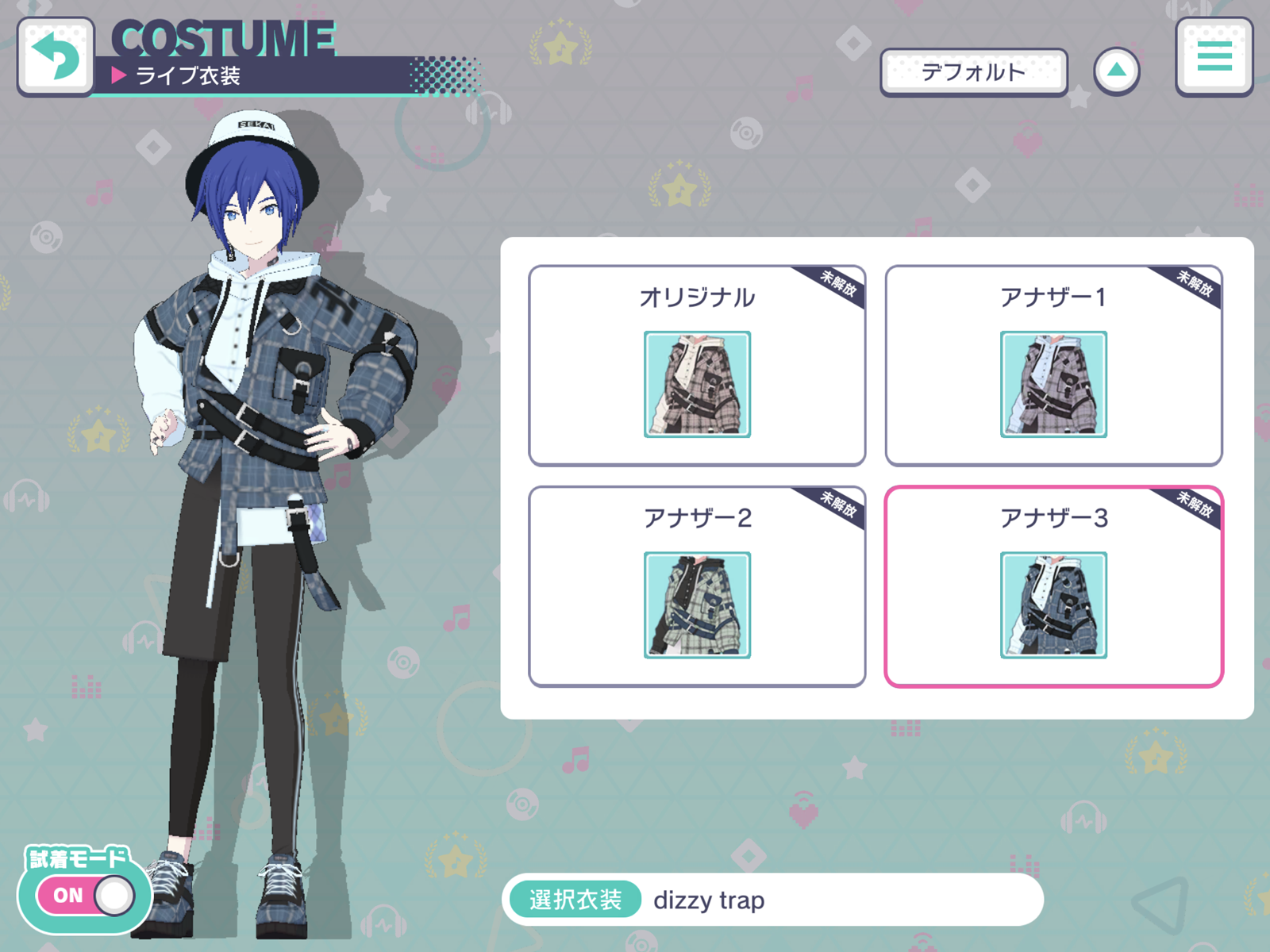This screenshot has height=952, width=1270.
Task: Select the オリジナル costume thumbnail
Action: click(x=695, y=384)
